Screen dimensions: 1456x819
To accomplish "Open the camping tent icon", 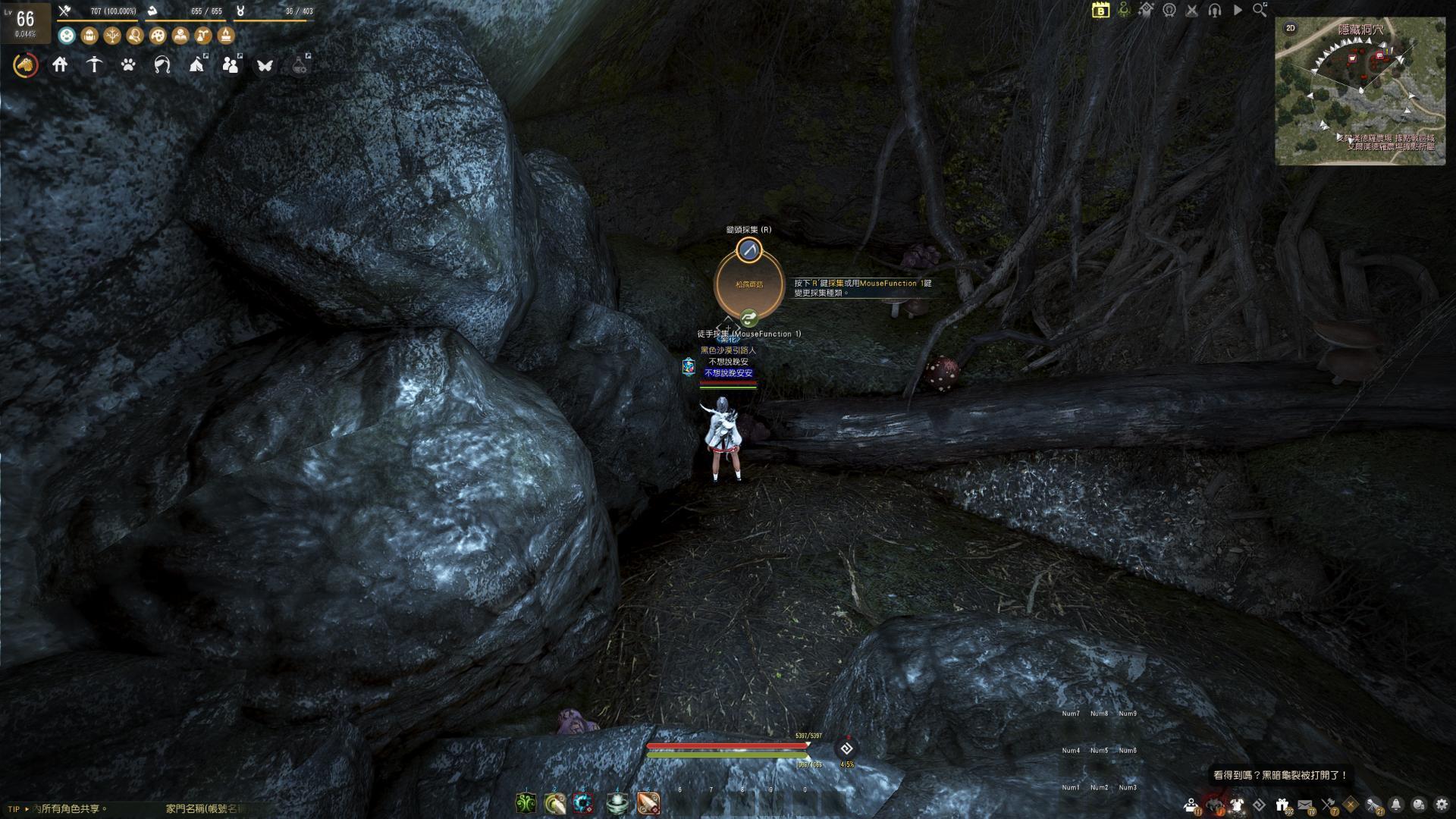I will coord(196,65).
